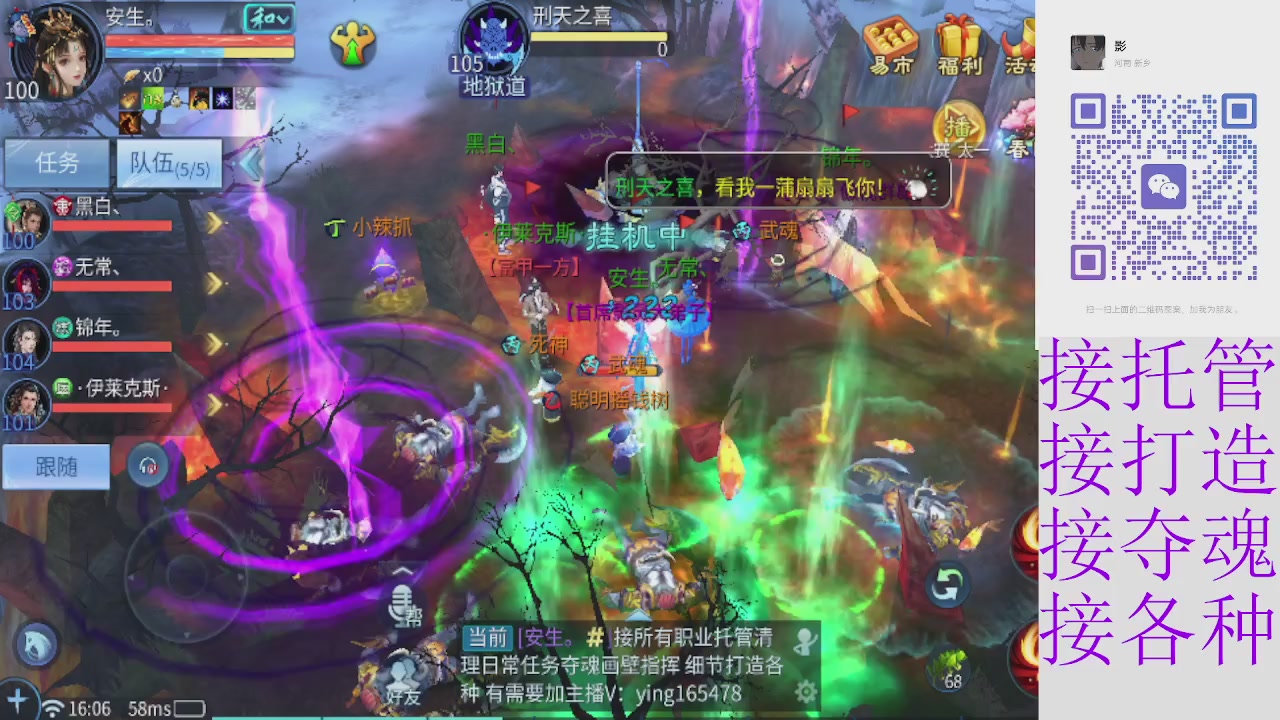Click teammate 黑白 portrait thumbnail
Screen dimensions: 1280x720
28,218
